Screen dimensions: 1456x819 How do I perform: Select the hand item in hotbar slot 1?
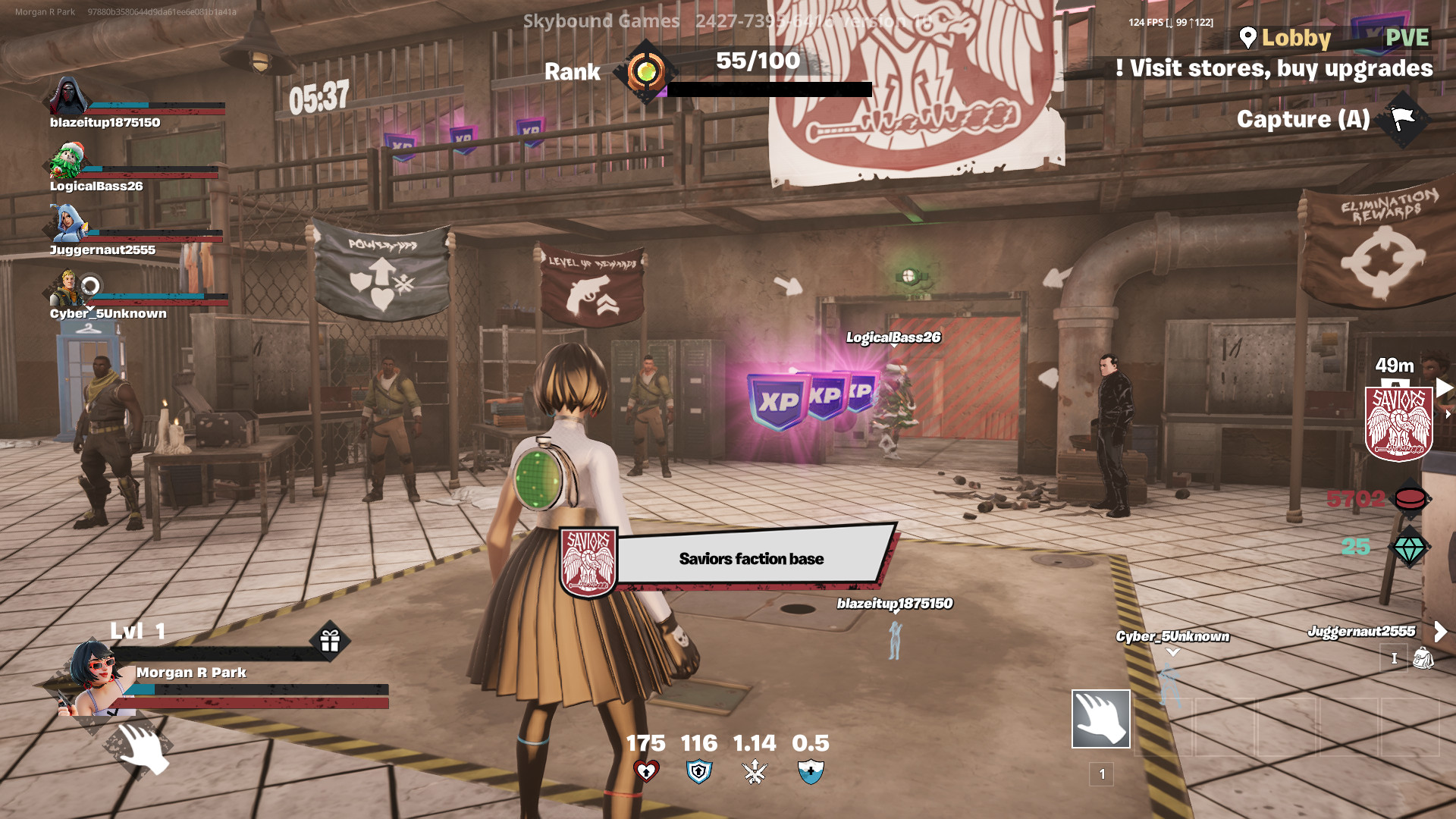point(1100,719)
